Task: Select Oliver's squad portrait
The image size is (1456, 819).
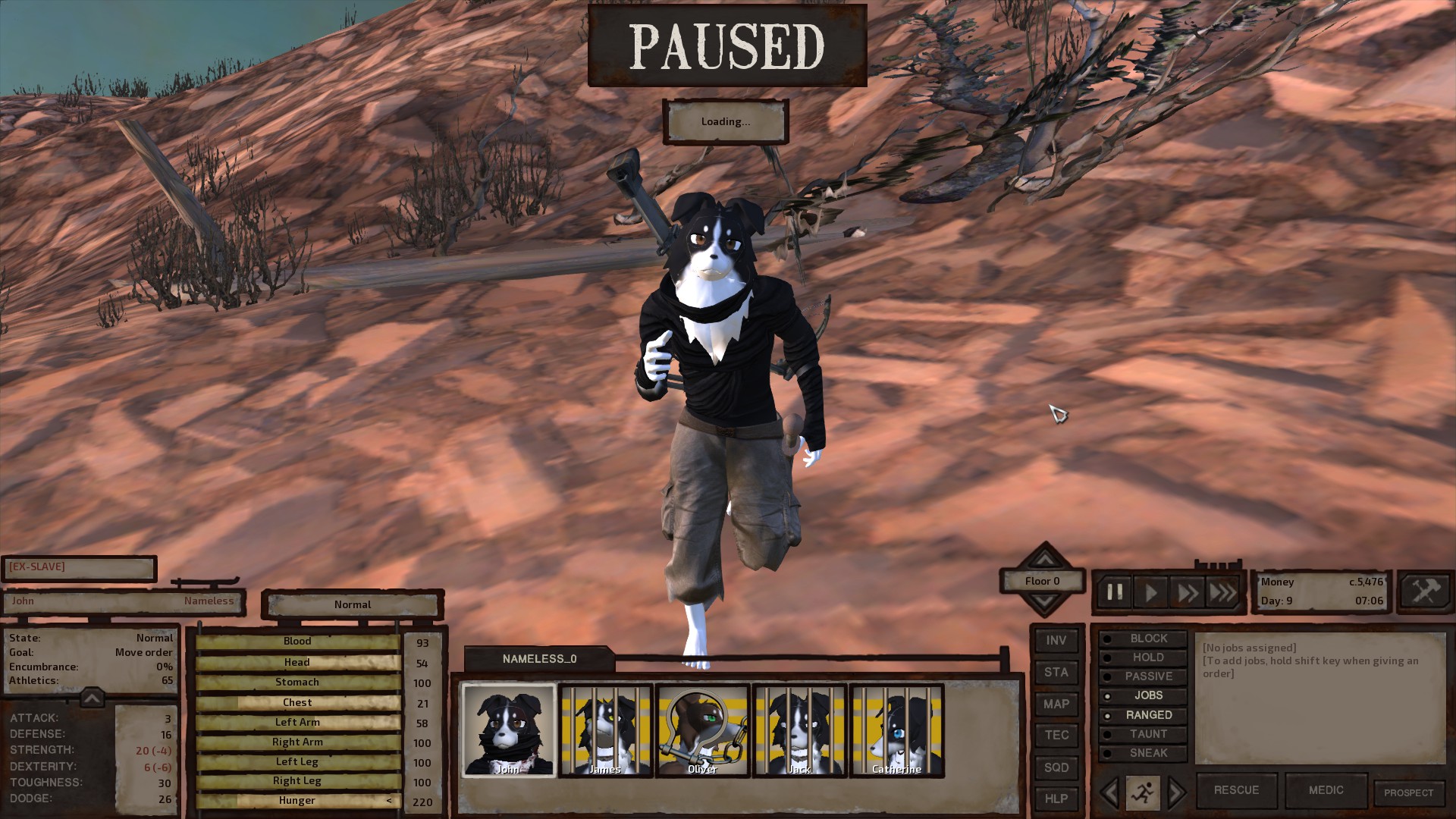Action: (702, 730)
